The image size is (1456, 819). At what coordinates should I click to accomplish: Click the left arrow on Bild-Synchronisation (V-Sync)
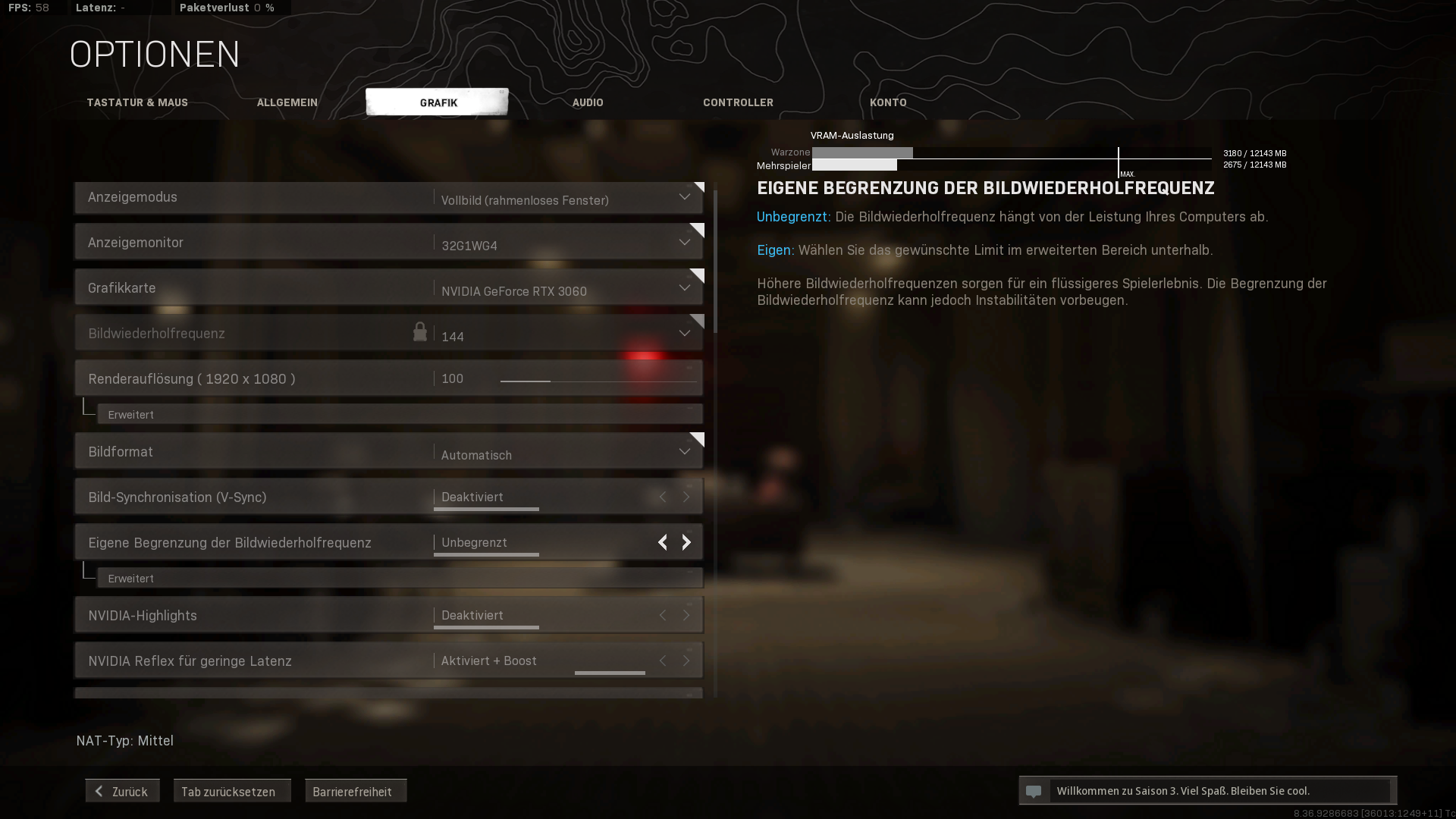point(662,497)
